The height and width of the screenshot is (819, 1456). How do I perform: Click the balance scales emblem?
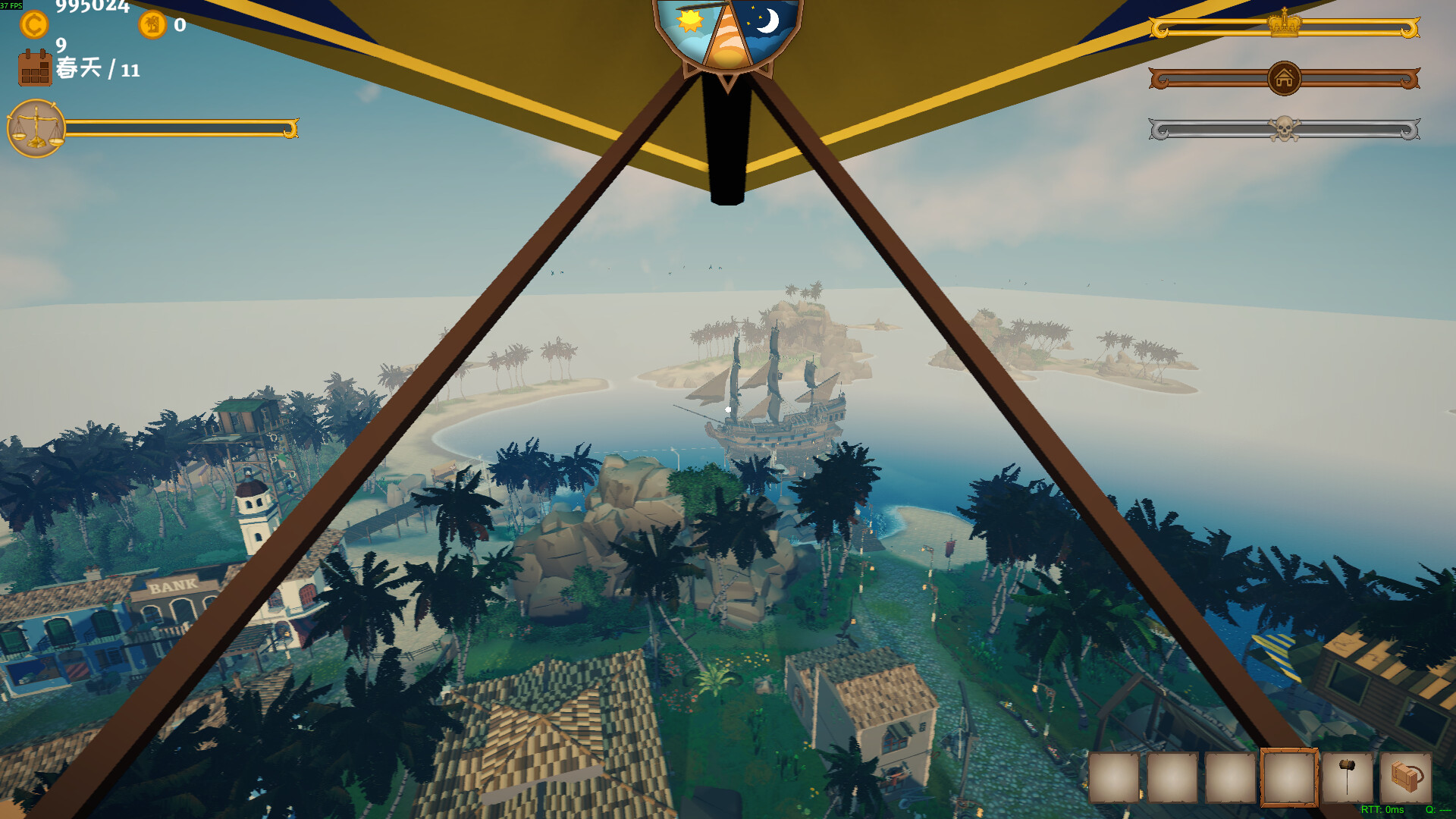[34, 127]
